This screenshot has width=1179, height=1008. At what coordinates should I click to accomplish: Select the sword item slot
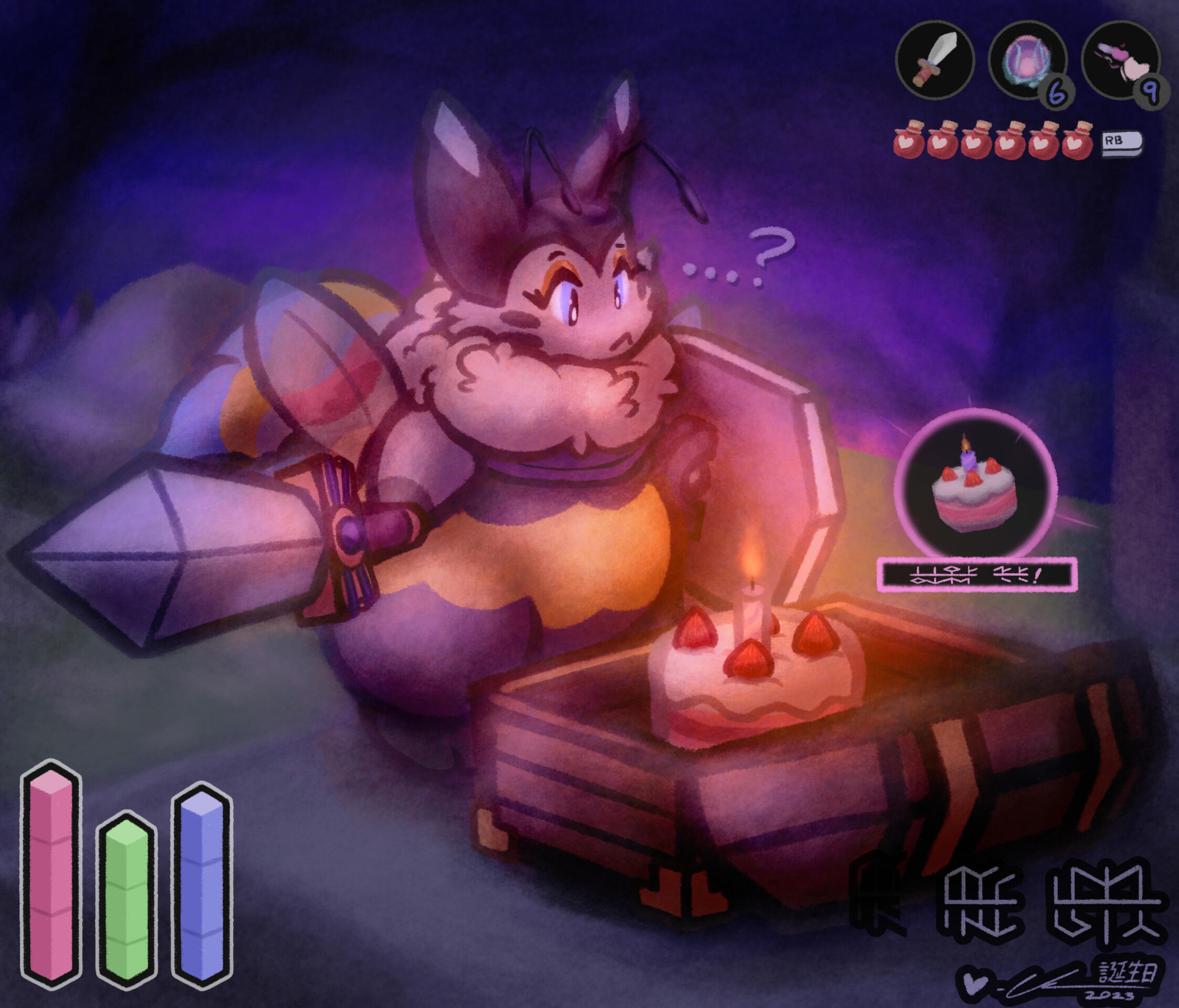[934, 60]
